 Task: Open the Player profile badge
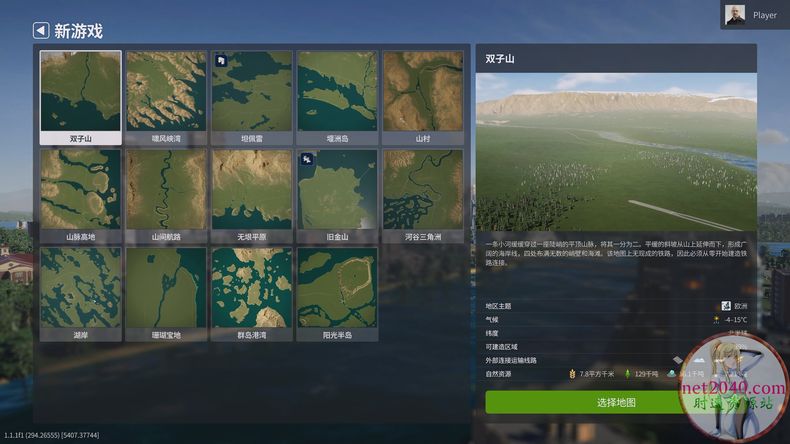click(752, 15)
